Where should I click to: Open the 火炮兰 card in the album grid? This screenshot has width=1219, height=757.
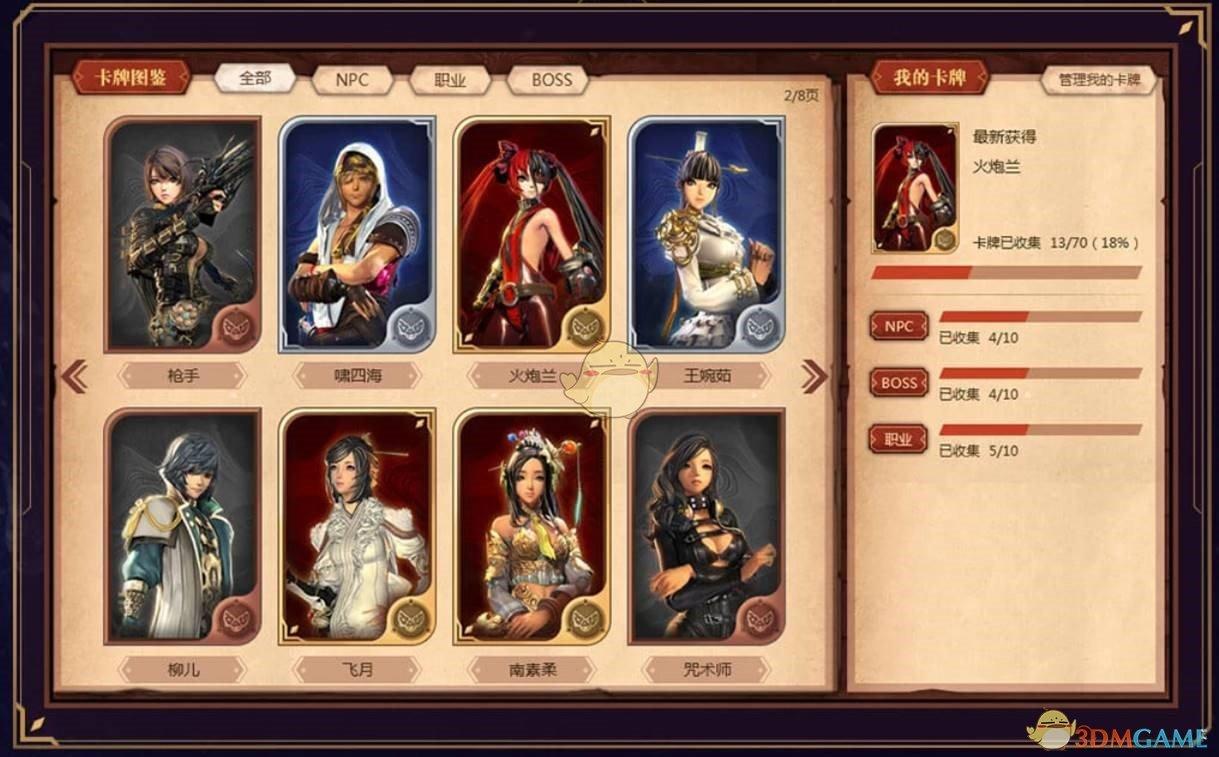(x=531, y=234)
